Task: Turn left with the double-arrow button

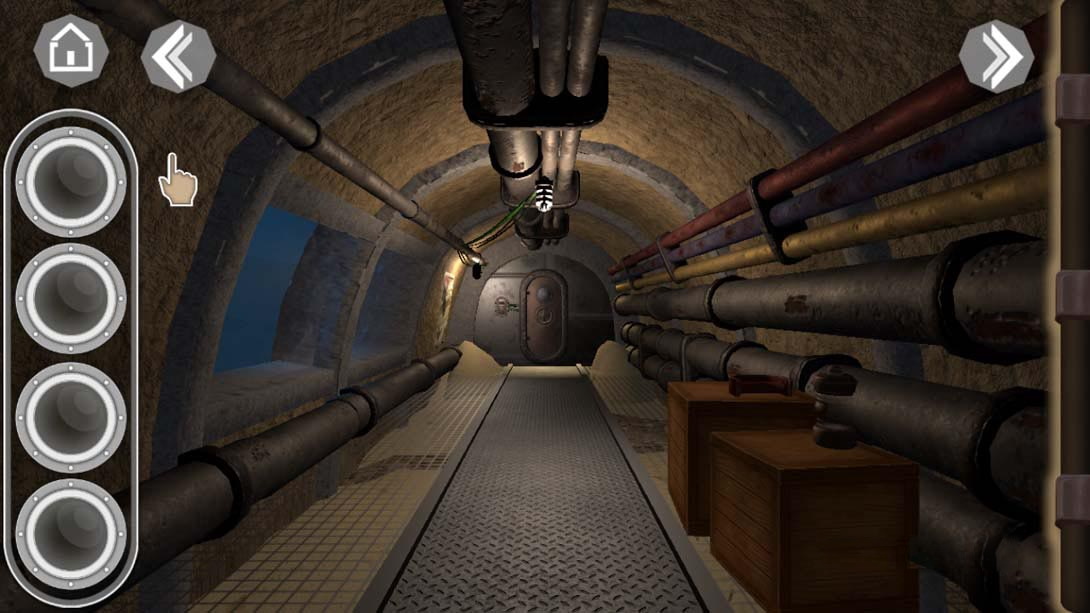Action: pyautogui.click(x=178, y=57)
